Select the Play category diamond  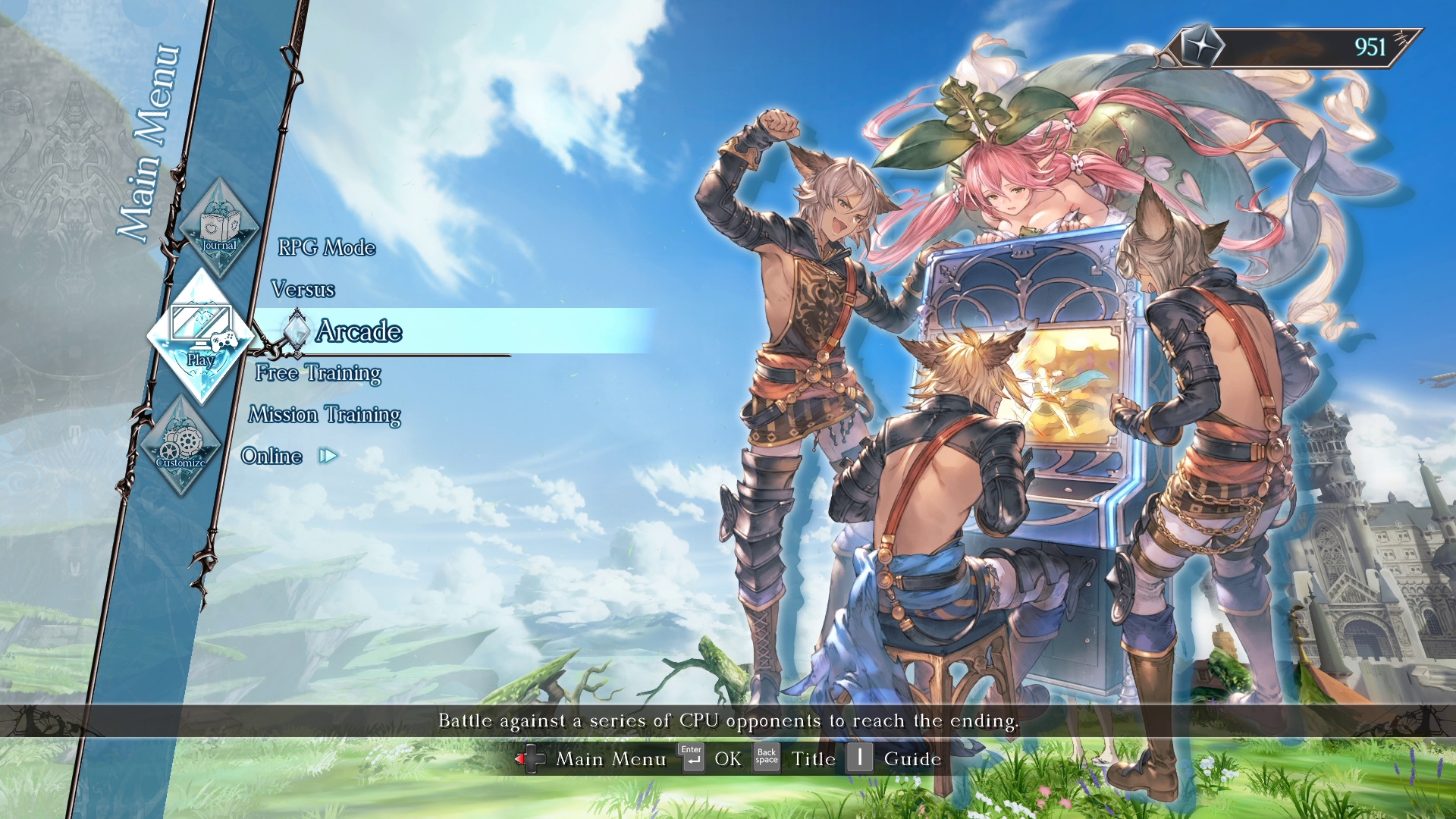(201, 335)
